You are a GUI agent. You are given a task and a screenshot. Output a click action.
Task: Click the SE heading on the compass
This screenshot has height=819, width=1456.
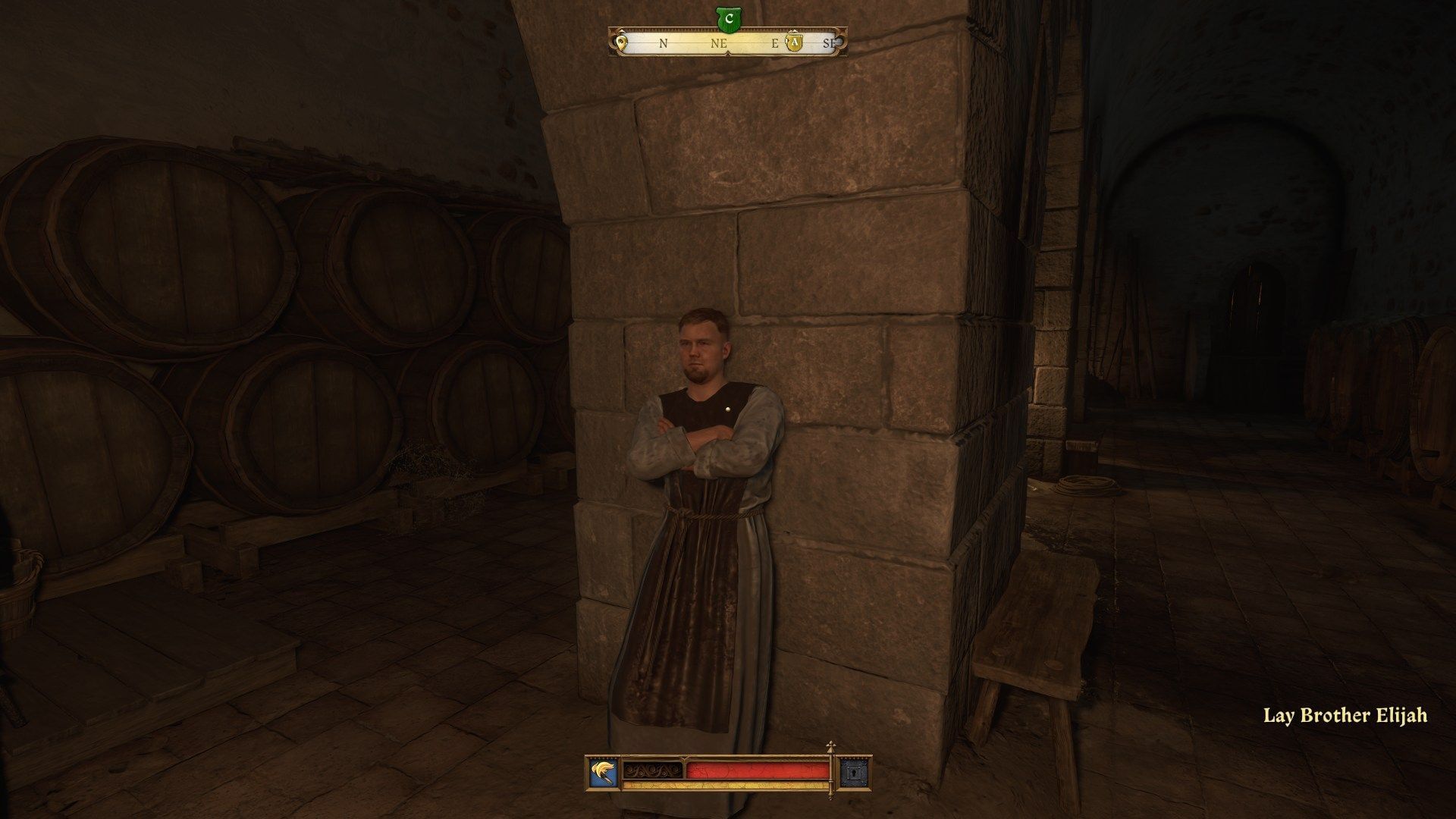coord(829,44)
